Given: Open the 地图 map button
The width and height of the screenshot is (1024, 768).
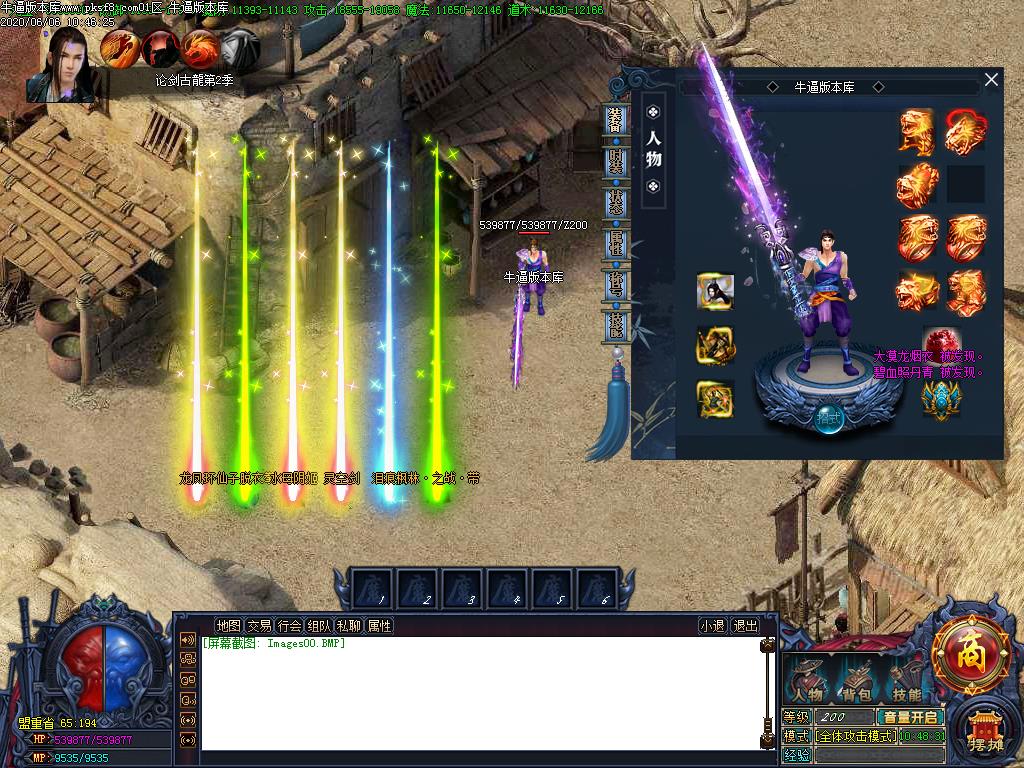Looking at the screenshot, I should [x=228, y=626].
